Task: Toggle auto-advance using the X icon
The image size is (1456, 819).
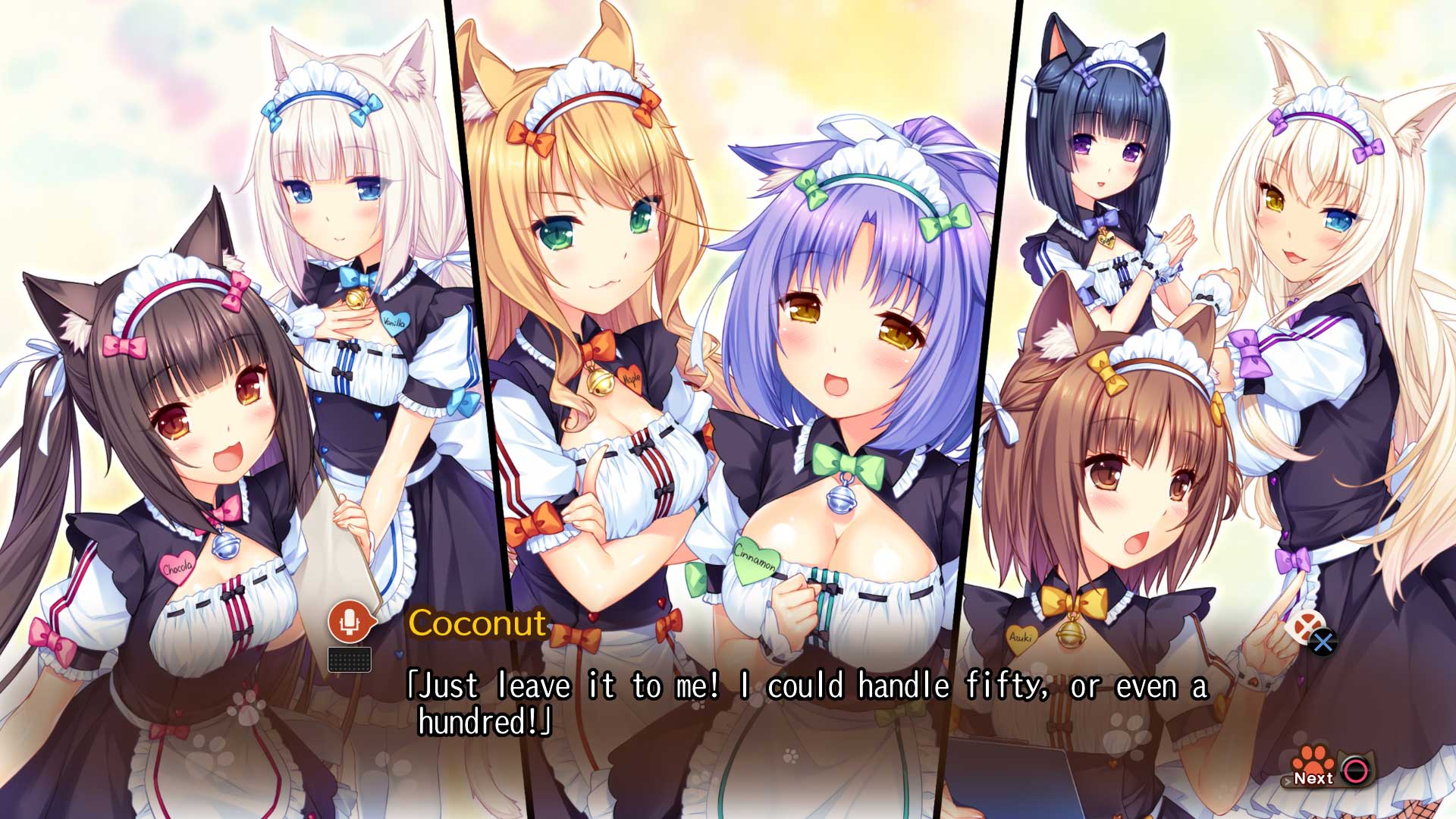Action: coord(1322,643)
